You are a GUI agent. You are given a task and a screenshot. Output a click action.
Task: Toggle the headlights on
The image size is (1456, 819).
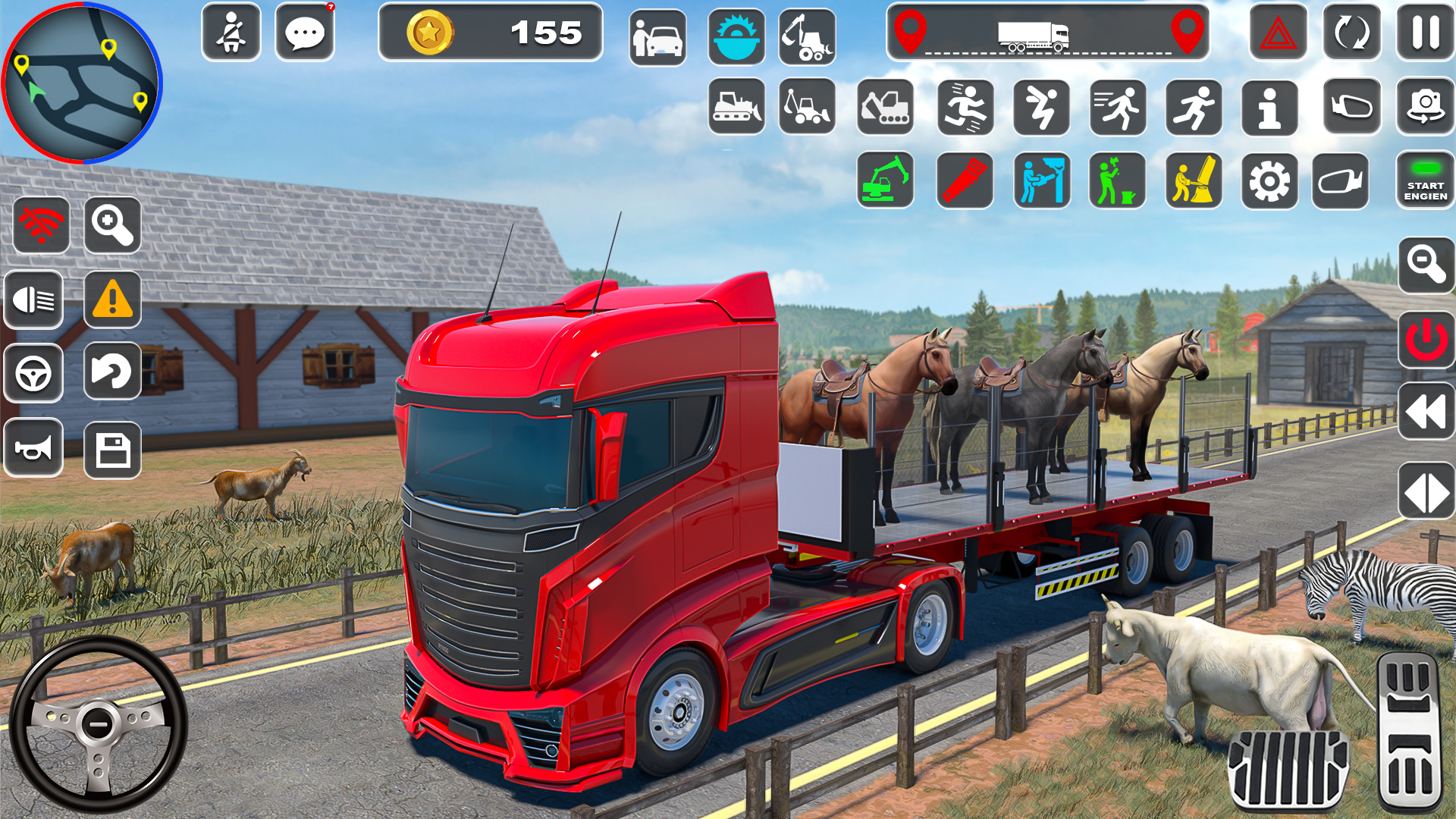tap(33, 301)
